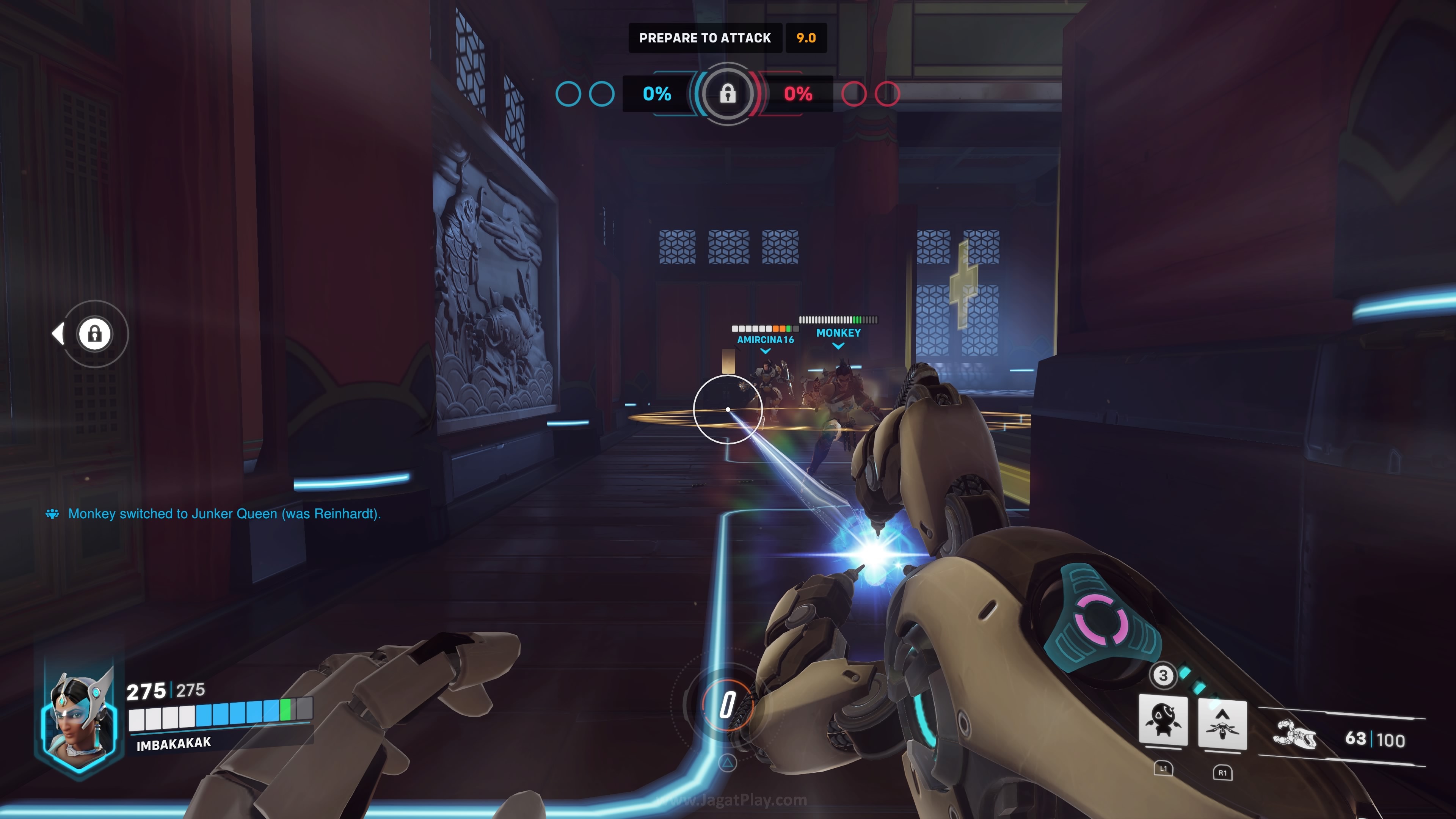The width and height of the screenshot is (1456, 819).
Task: Open the hero switch kill feed message
Action: [224, 514]
